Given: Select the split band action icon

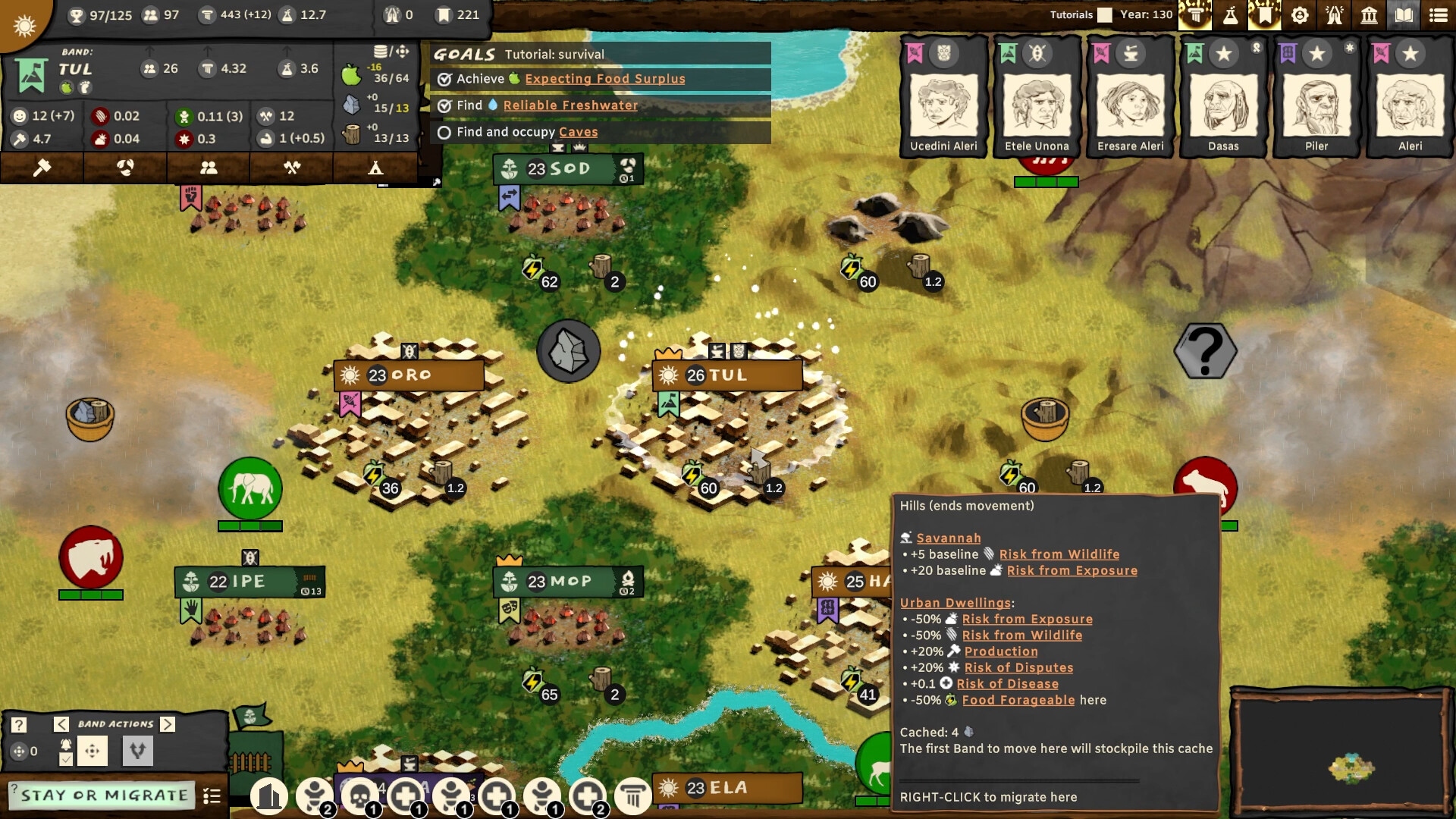Looking at the screenshot, I should click(x=137, y=751).
